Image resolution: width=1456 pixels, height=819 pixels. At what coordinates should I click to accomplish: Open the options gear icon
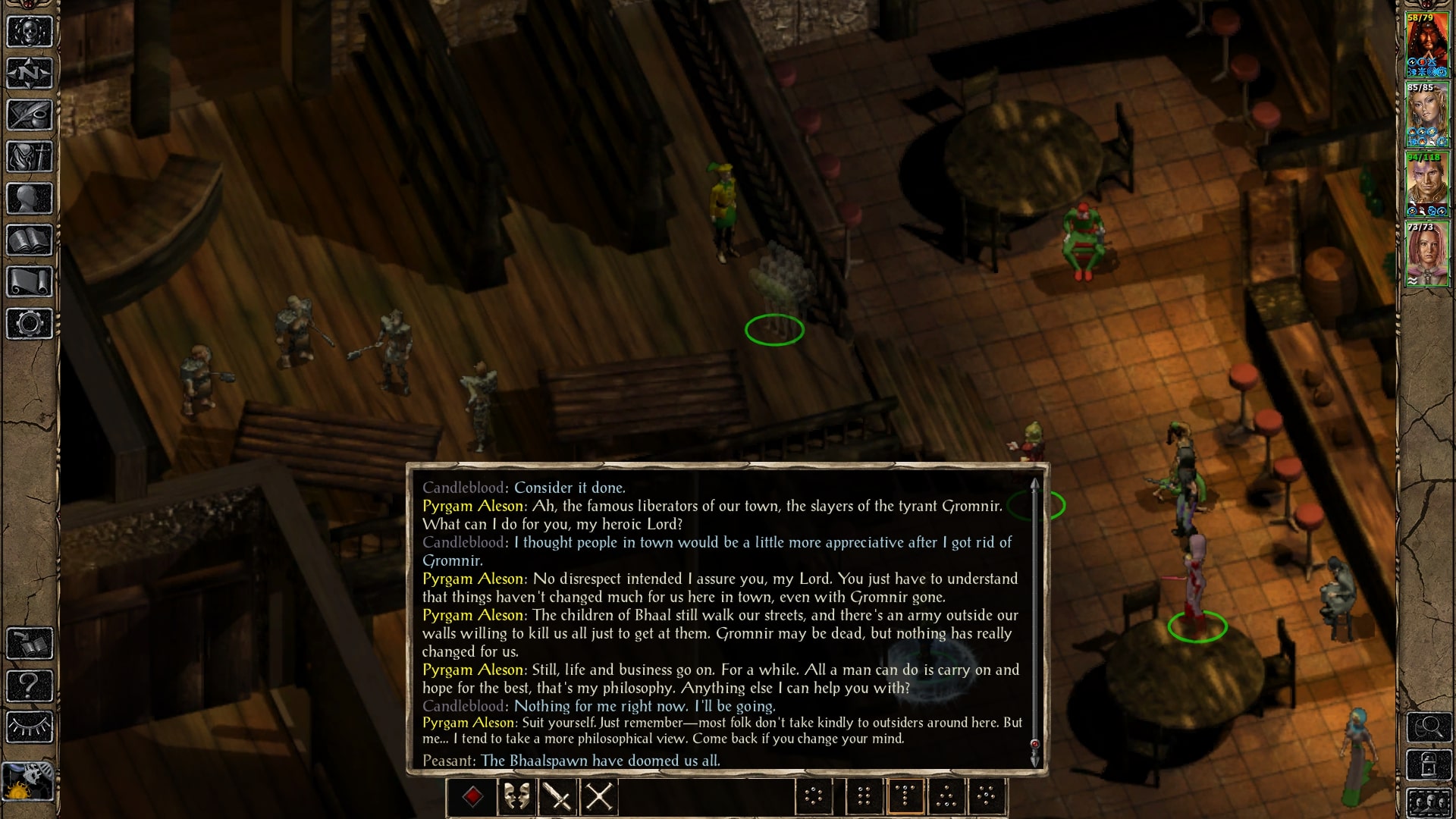30,324
